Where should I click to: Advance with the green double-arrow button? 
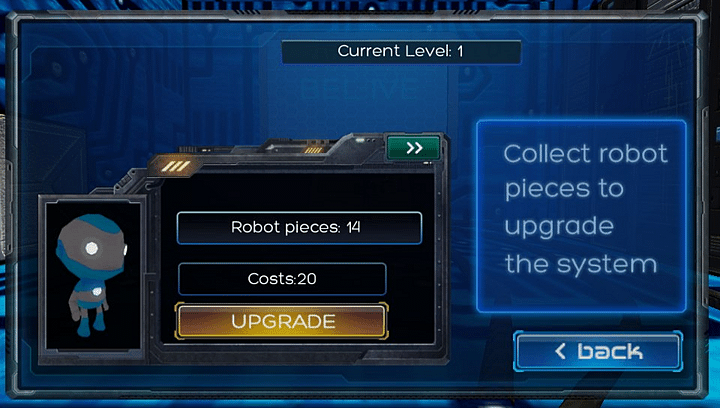coord(415,148)
